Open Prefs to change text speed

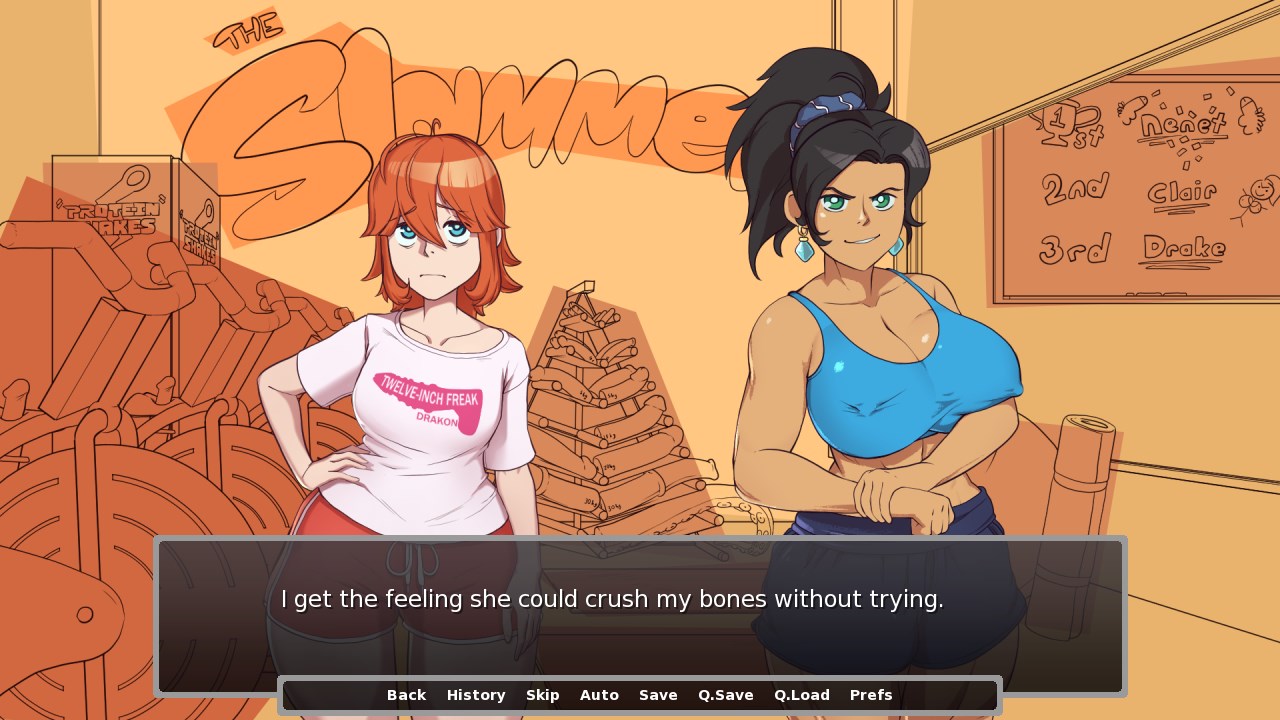pos(870,694)
